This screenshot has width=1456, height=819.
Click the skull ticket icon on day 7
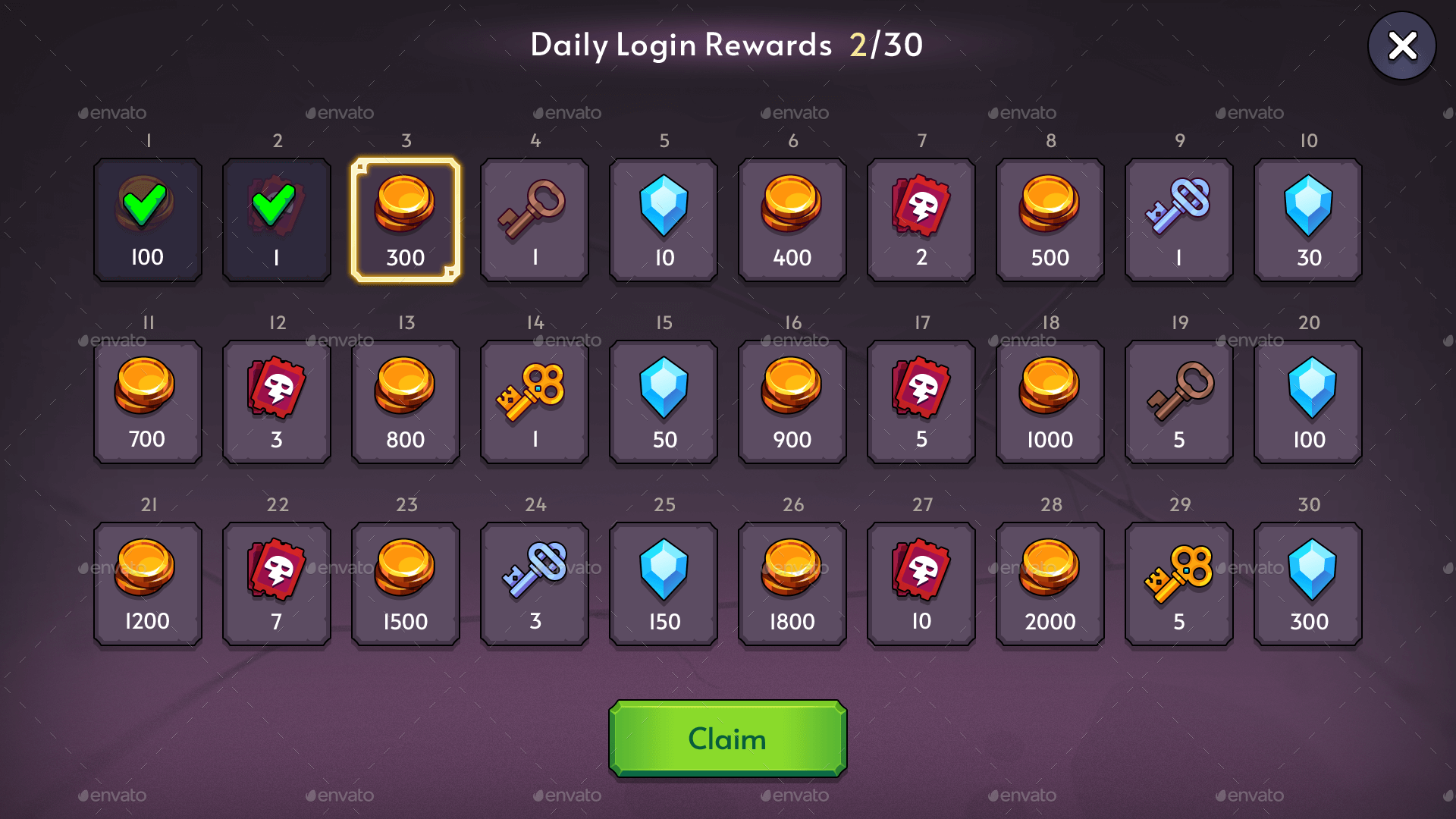[921, 205]
